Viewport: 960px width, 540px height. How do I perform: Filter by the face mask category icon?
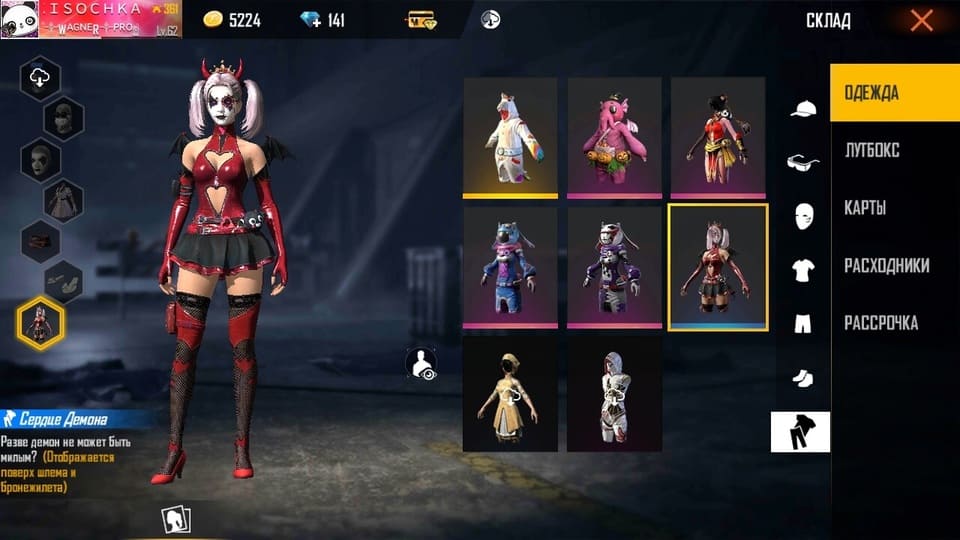click(803, 216)
